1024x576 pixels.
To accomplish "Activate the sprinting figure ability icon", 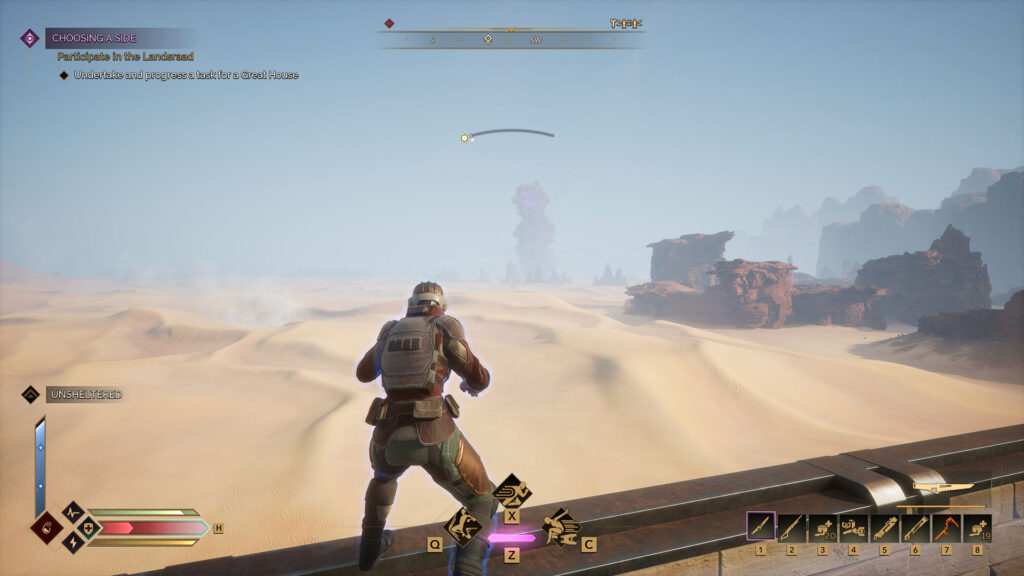I will pos(512,490).
